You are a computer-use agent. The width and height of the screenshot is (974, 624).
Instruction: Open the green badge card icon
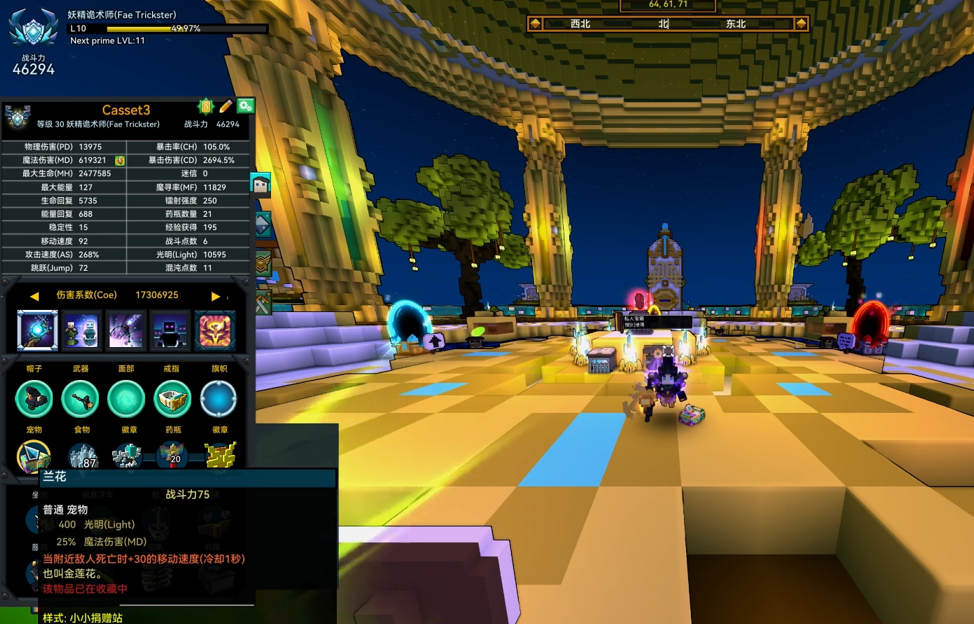206,106
